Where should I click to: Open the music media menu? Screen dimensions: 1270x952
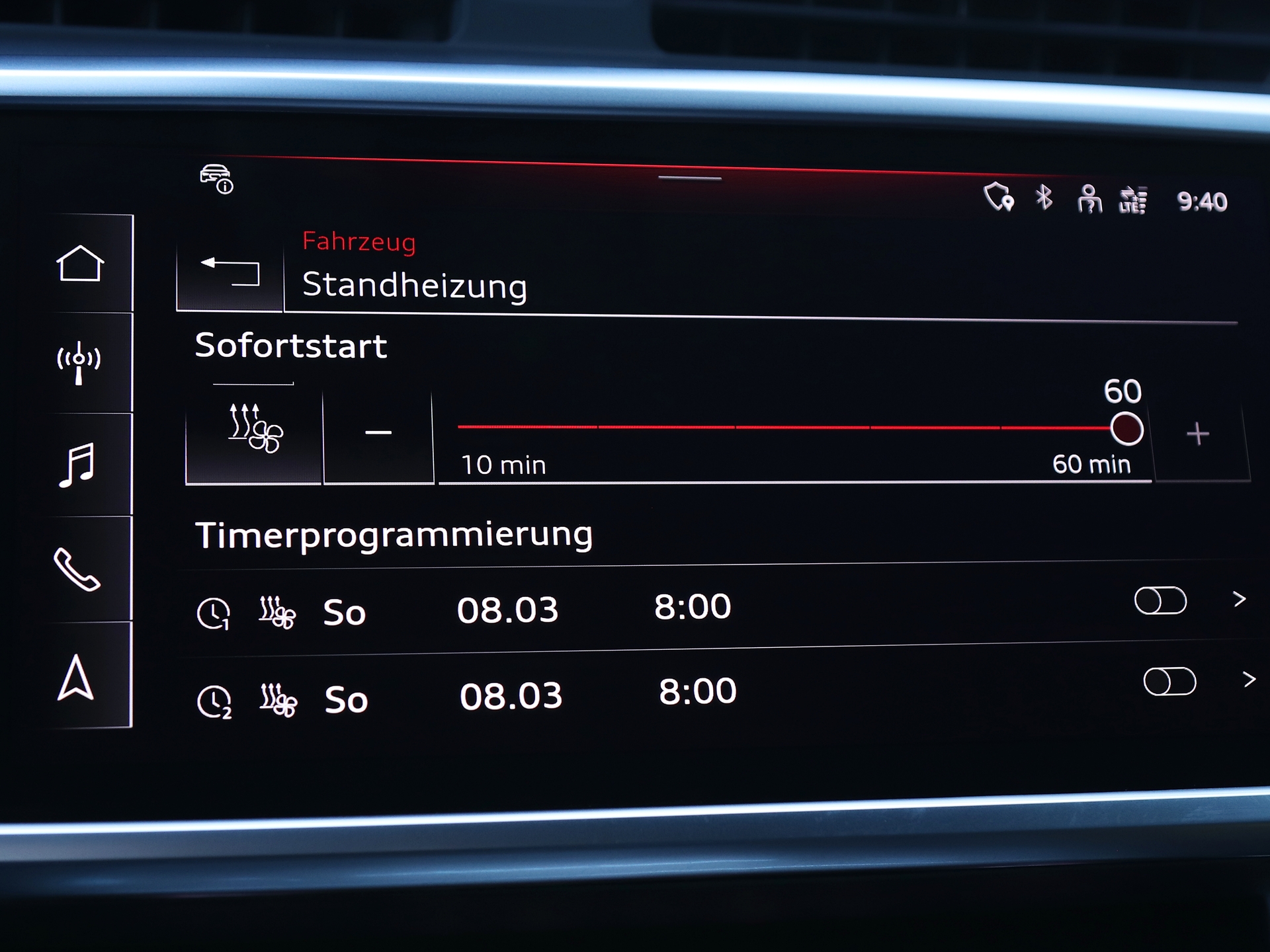tap(77, 465)
